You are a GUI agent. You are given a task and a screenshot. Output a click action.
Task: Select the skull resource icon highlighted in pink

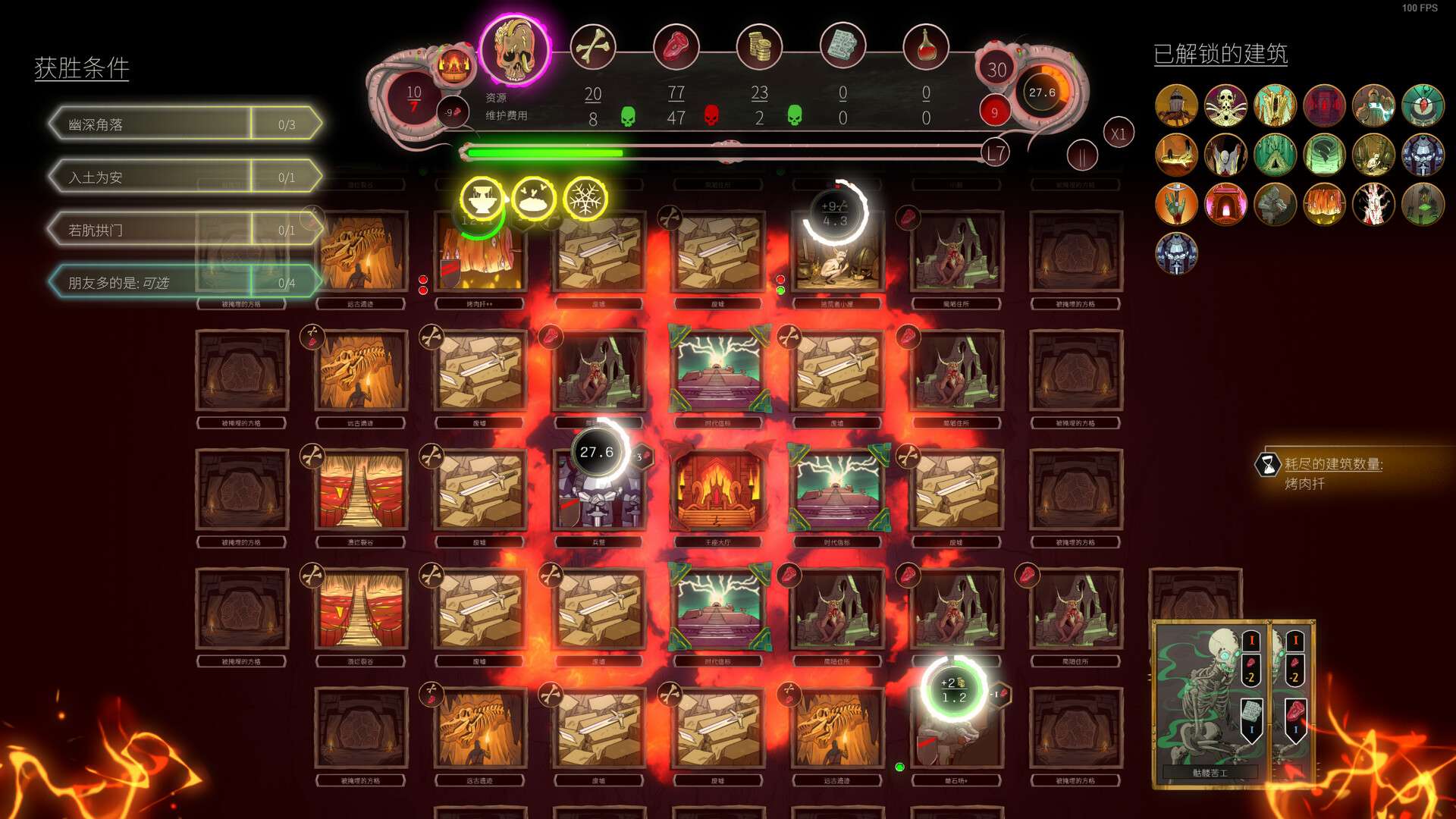click(x=515, y=50)
